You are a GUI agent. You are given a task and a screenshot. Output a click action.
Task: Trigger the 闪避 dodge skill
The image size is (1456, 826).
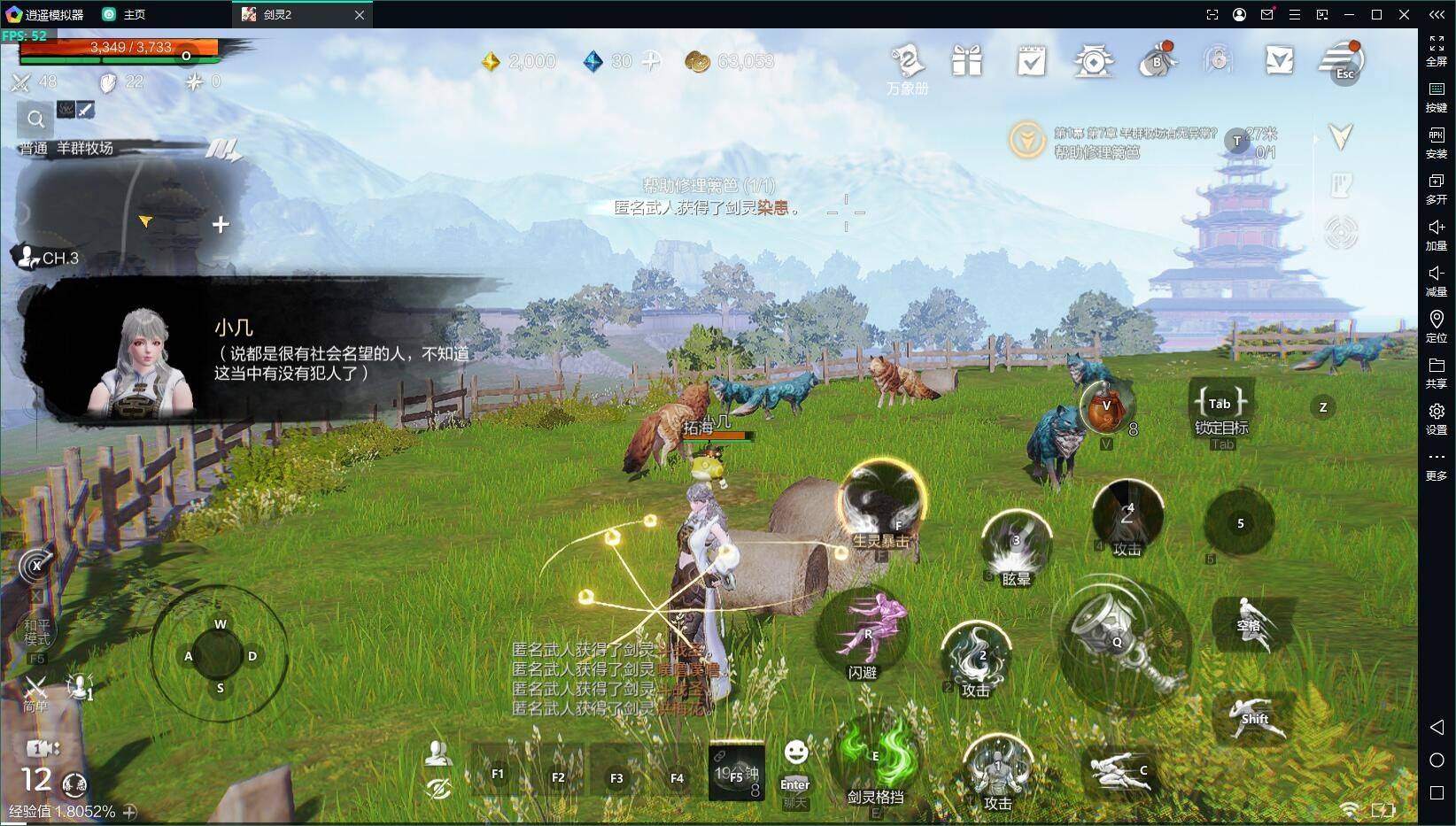[x=864, y=634]
